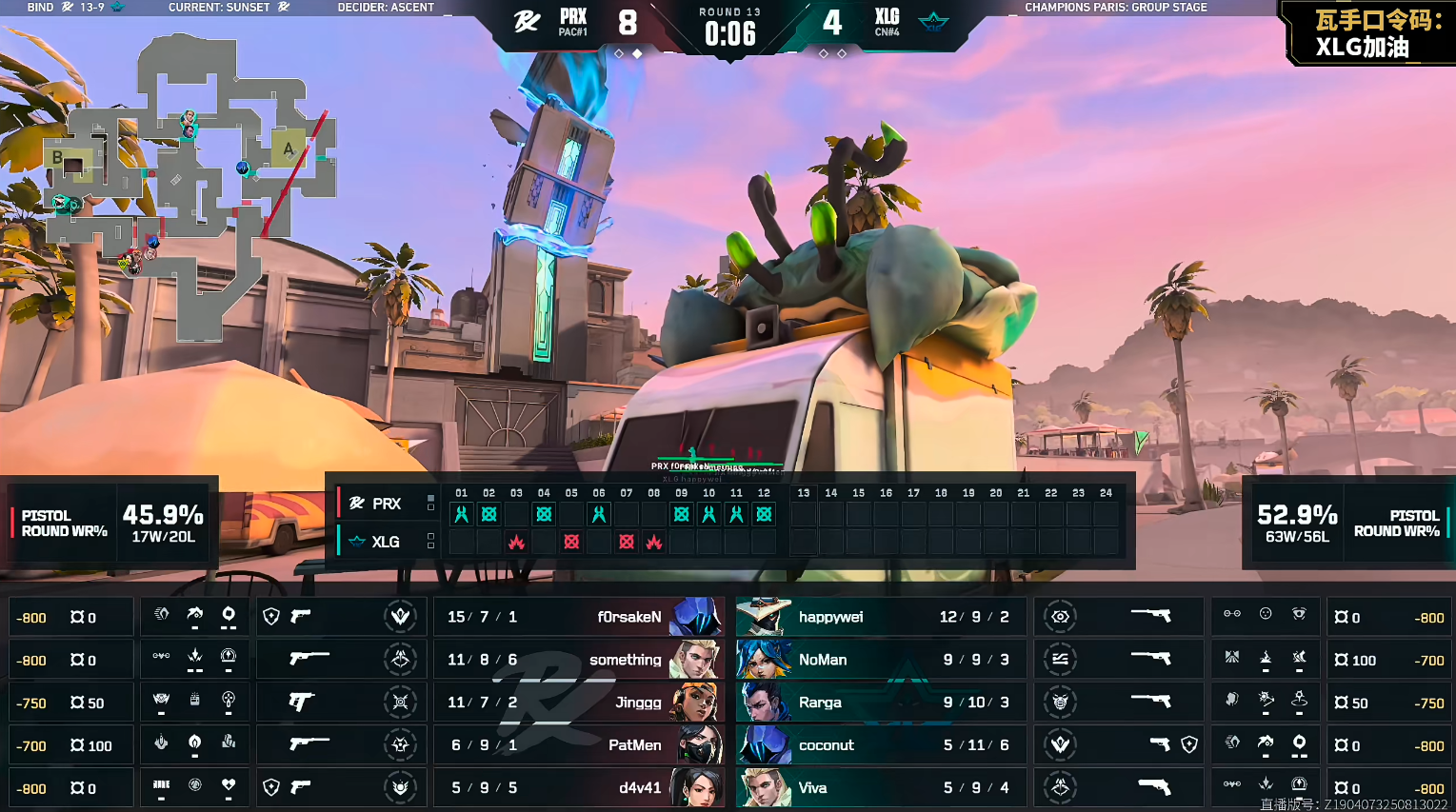The width and height of the screenshot is (1456, 812).
Task: Pick d4v41 from the player list
Action: coord(579,788)
